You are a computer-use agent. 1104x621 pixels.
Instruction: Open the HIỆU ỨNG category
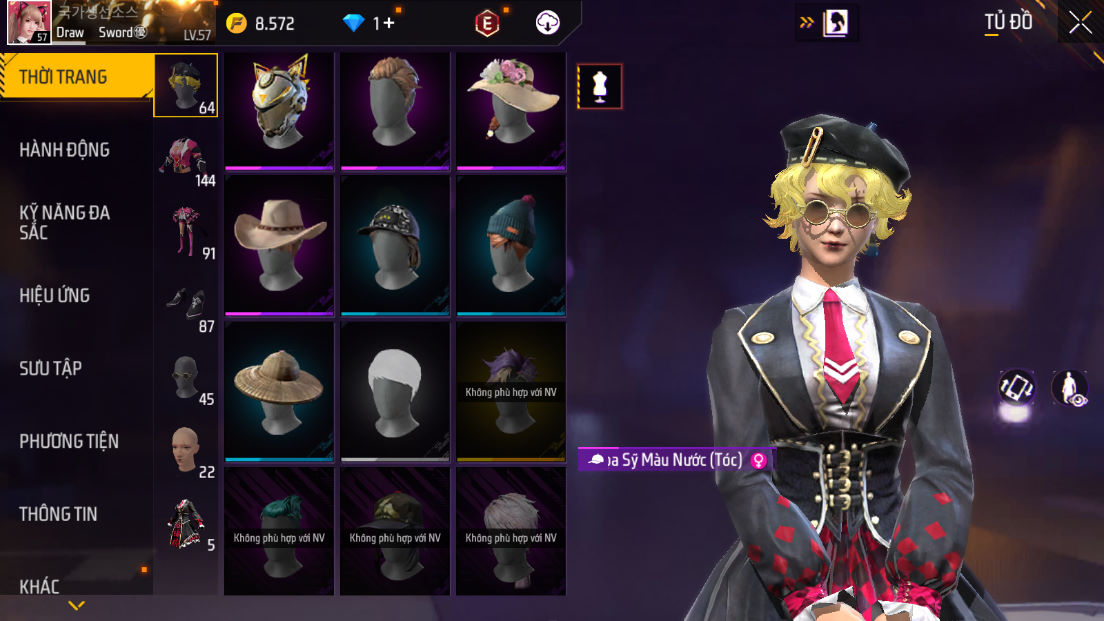pos(55,295)
